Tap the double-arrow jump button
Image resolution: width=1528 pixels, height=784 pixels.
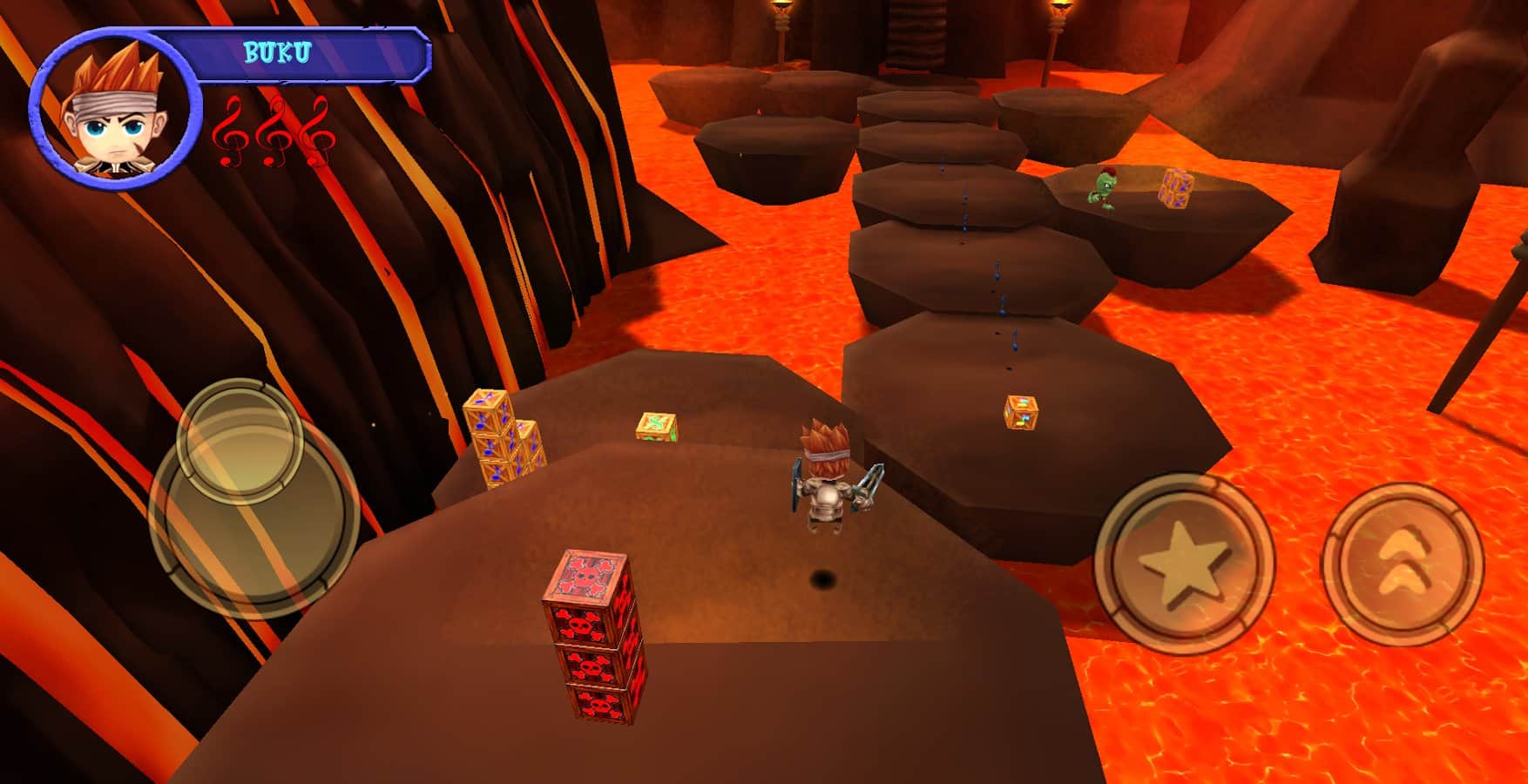coord(1402,564)
